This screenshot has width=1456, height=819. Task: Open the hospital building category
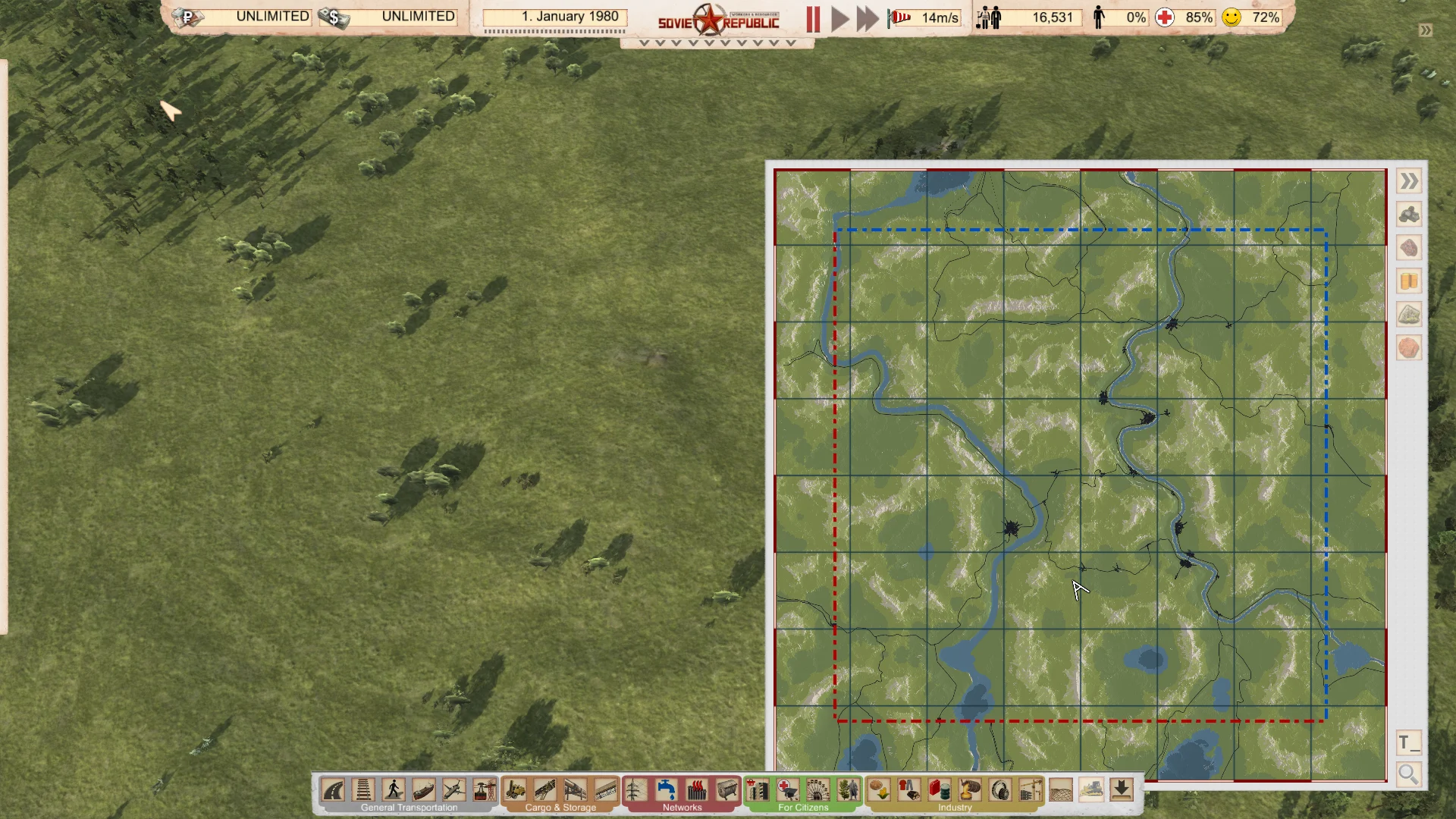click(786, 791)
